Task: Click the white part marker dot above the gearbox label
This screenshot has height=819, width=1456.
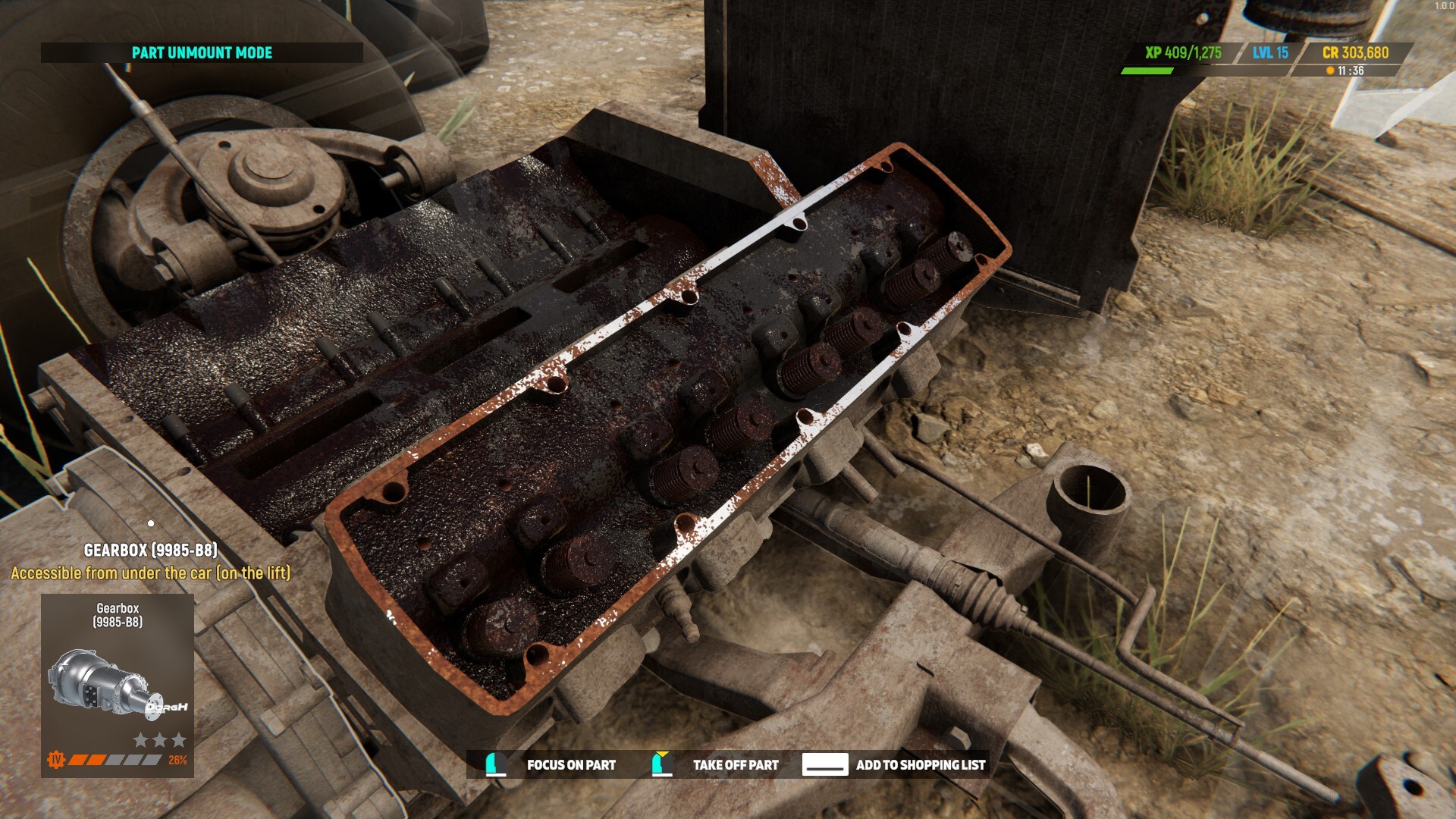Action: click(151, 522)
